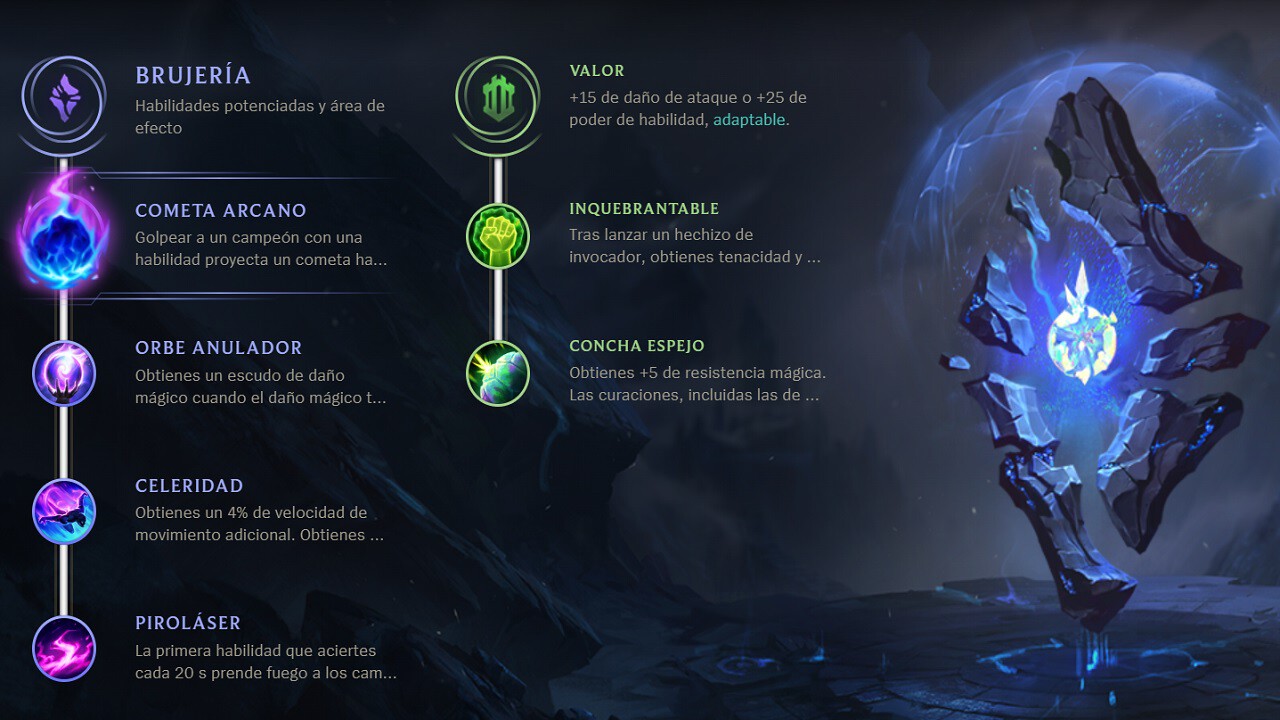The image size is (1280, 720).
Task: Choose Concha Espejo as a secondary rune
Action: (497, 374)
